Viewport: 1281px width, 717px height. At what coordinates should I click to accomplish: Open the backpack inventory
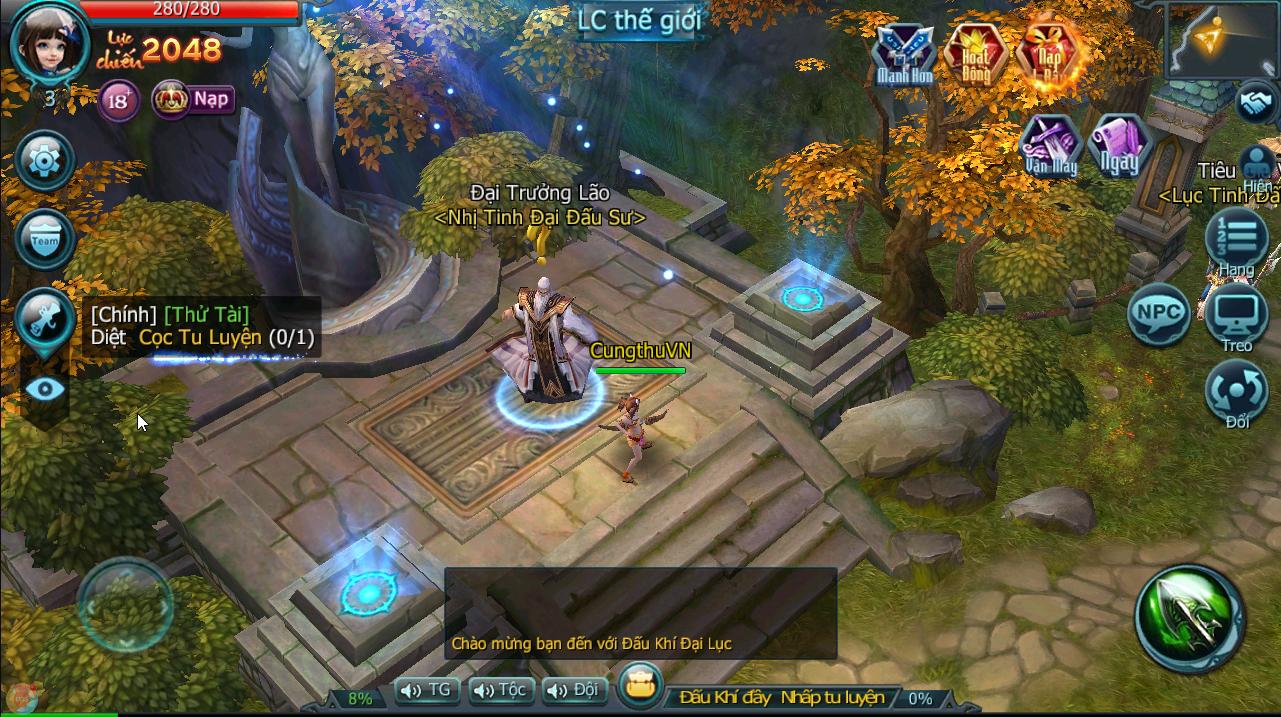638,686
